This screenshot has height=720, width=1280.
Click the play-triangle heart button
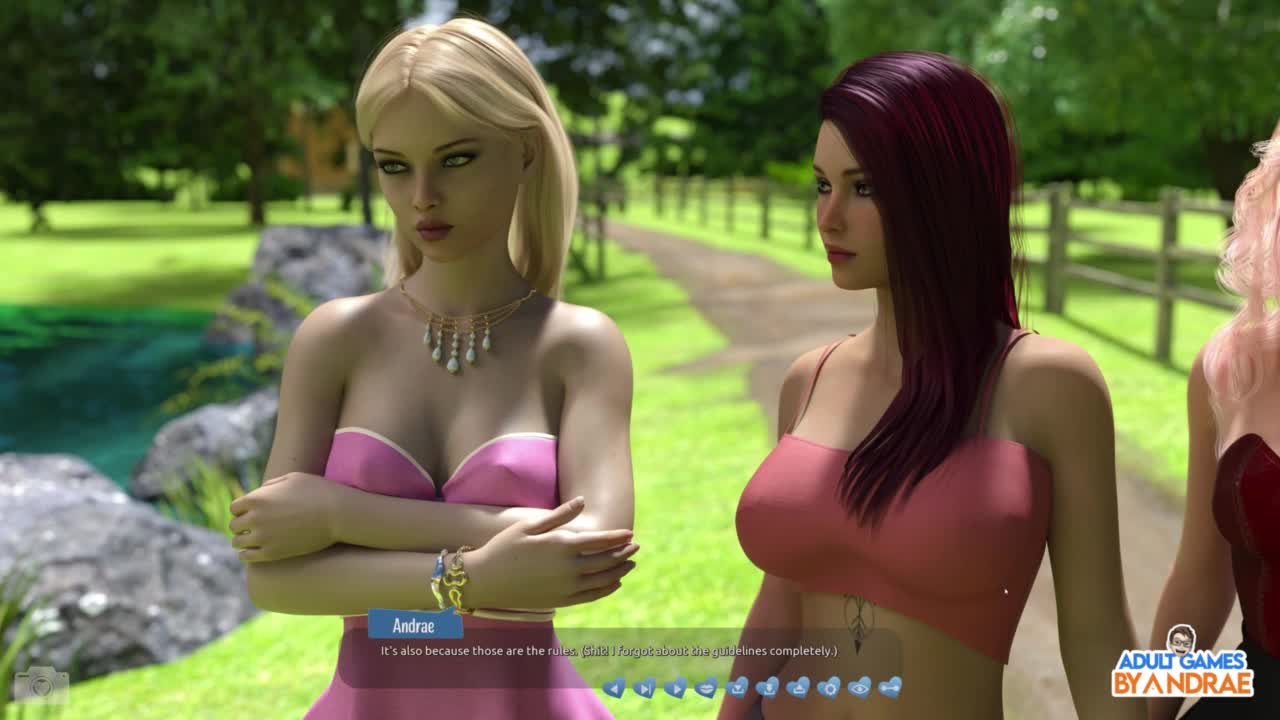[x=676, y=687]
